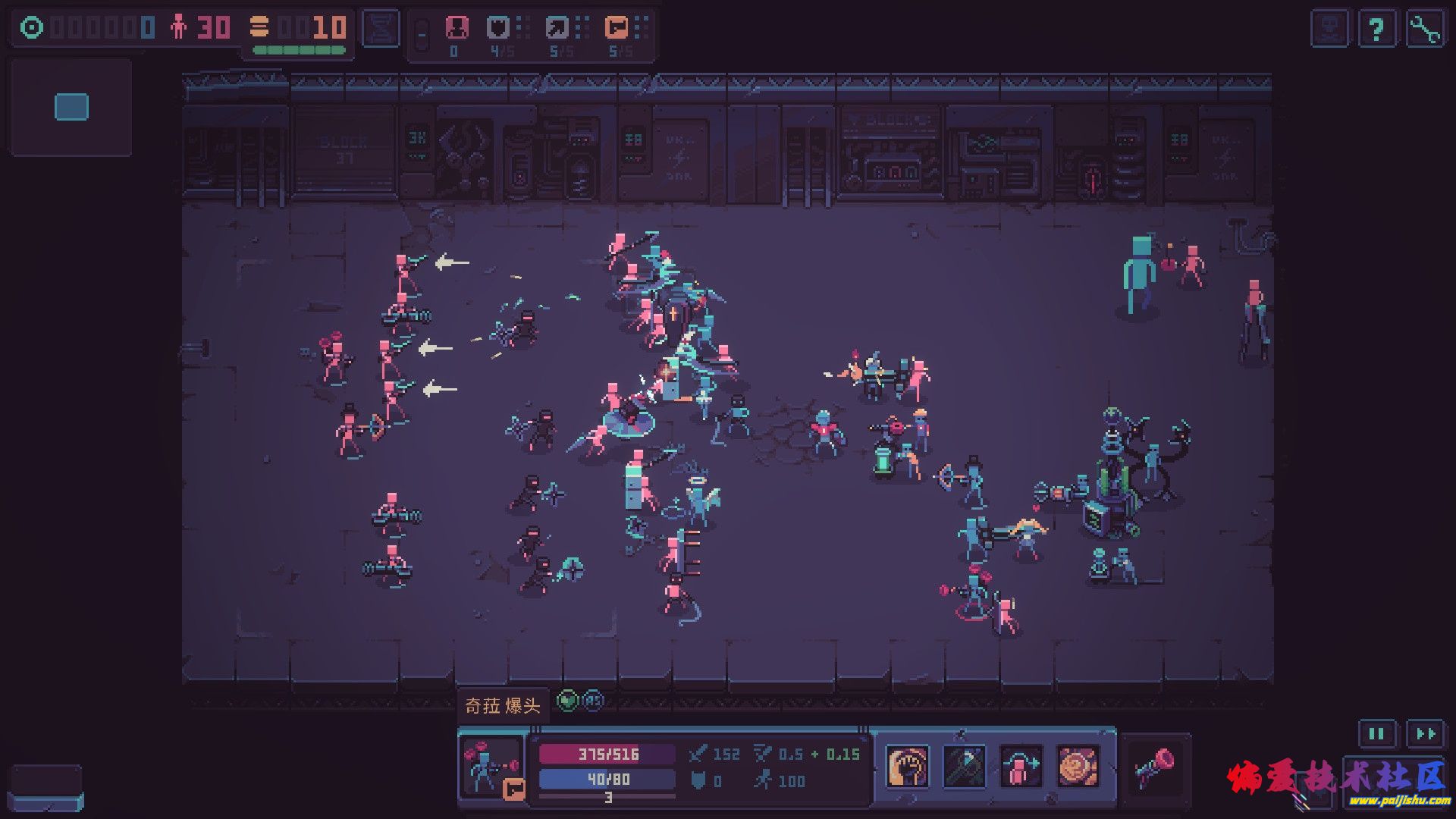The width and height of the screenshot is (1456, 819).
Task: Trigger the pink figure dash ability
Action: [x=1021, y=767]
